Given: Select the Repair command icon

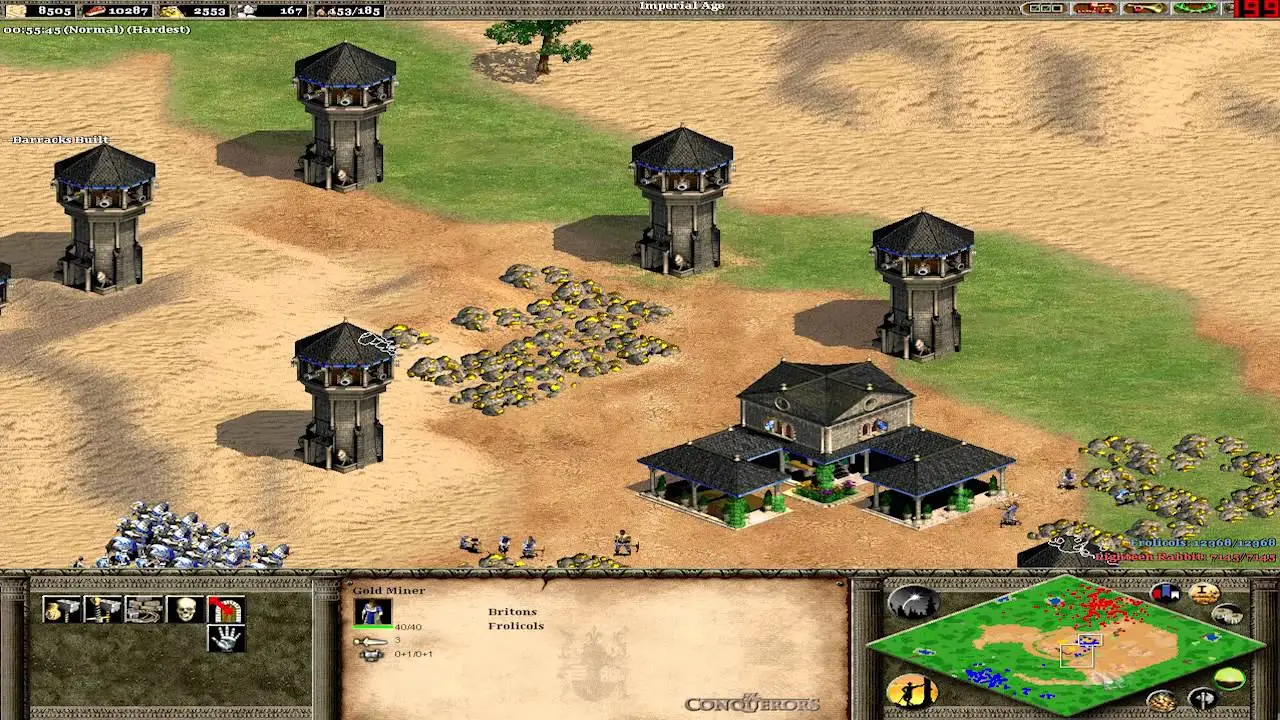Looking at the screenshot, I should click(142, 609).
